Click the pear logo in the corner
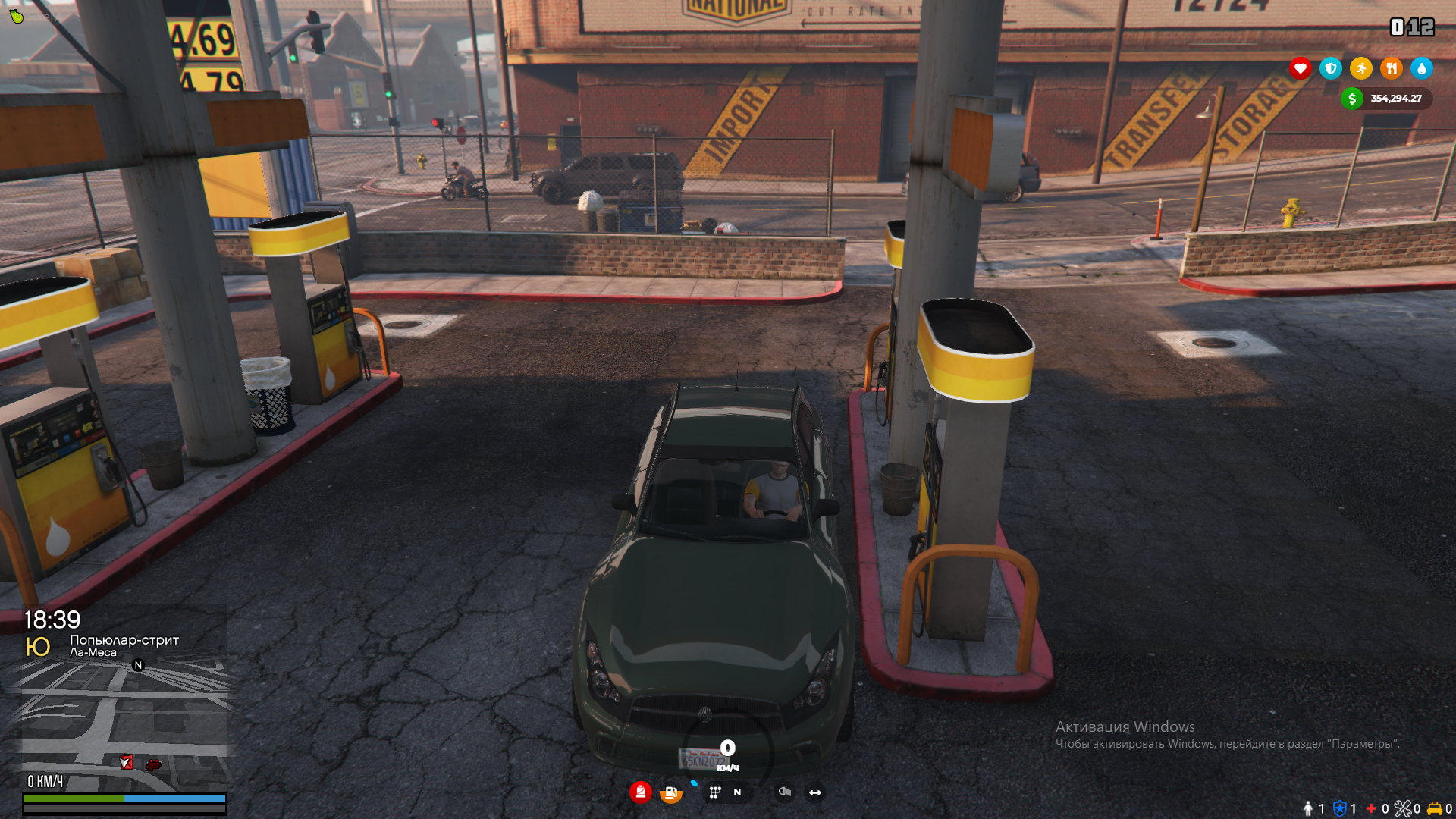The width and height of the screenshot is (1456, 819). [x=17, y=16]
